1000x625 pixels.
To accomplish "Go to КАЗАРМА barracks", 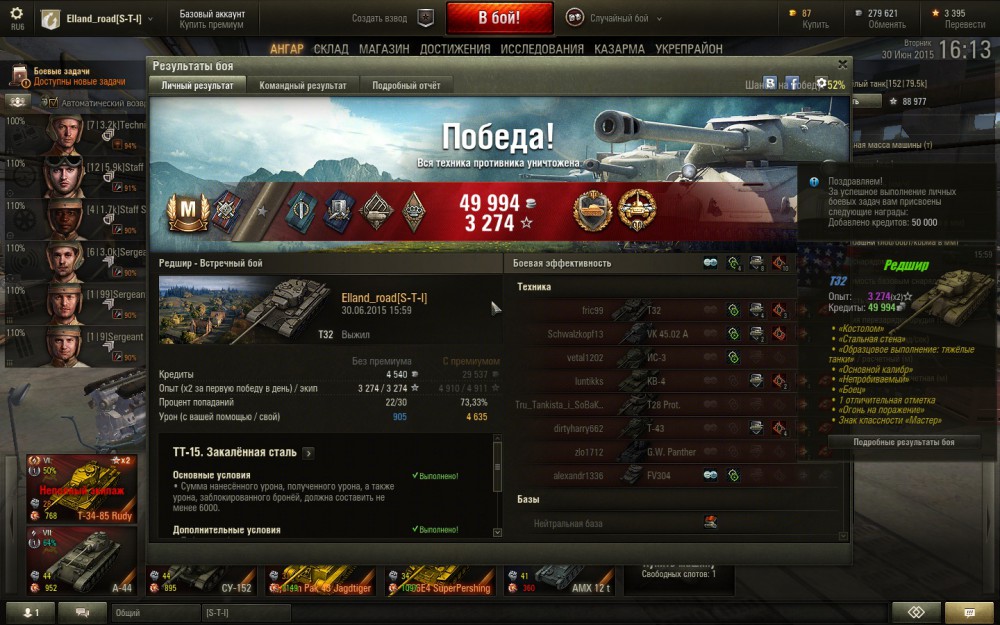I will point(619,49).
